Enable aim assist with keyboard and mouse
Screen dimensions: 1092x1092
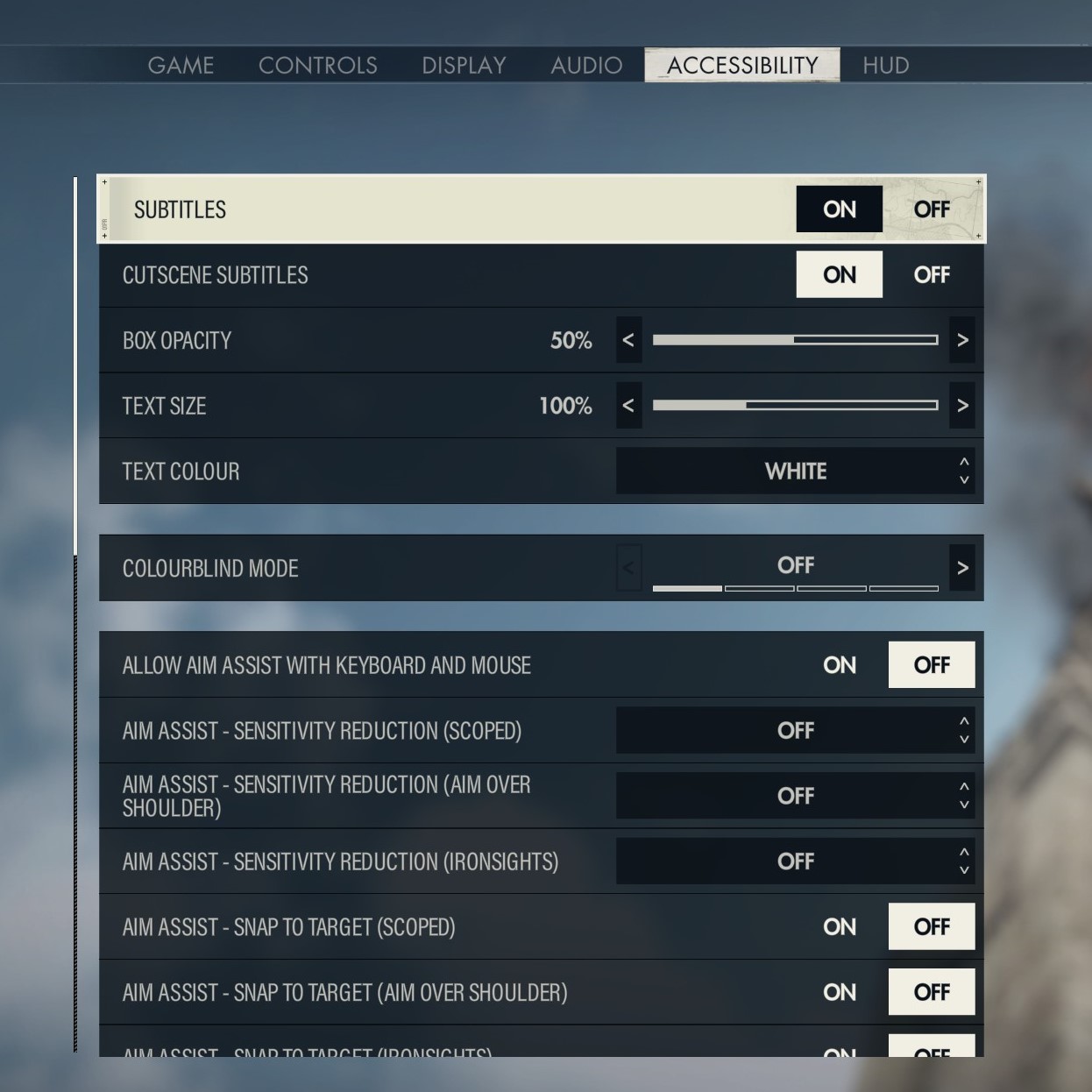coord(839,665)
